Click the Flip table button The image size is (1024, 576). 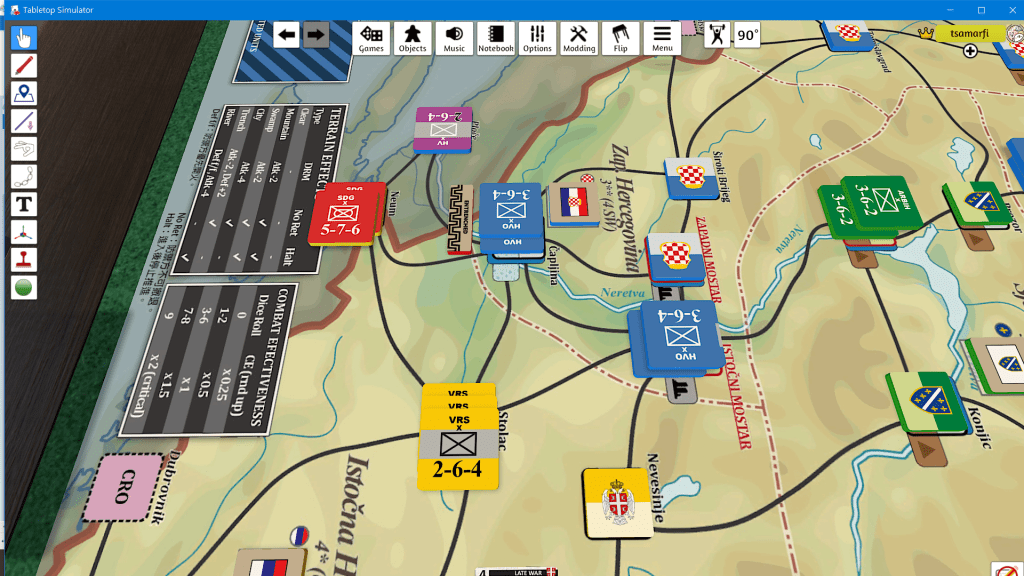point(620,38)
